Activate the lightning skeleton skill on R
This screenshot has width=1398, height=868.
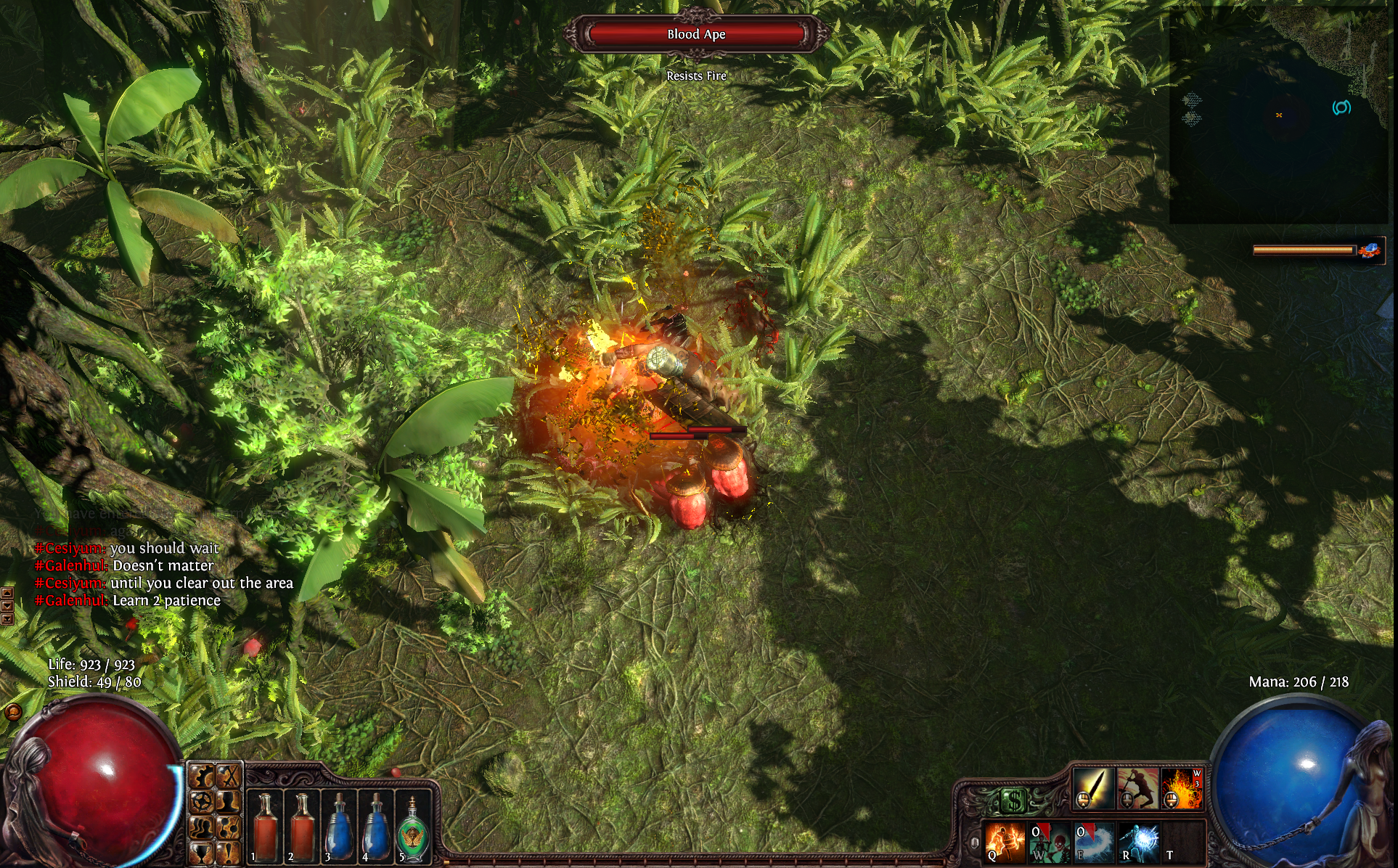(1138, 842)
